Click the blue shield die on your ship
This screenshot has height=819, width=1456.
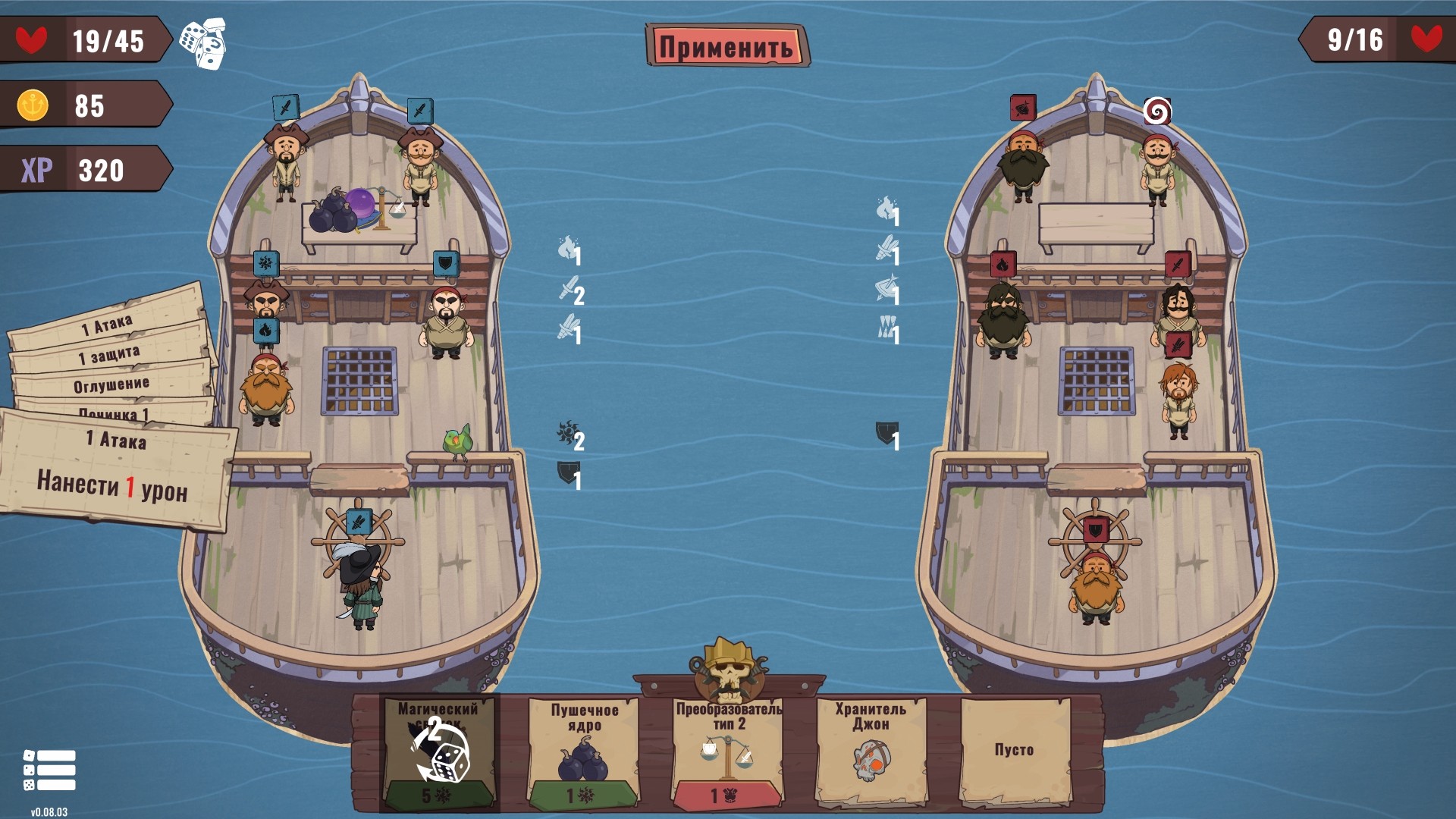point(446,264)
